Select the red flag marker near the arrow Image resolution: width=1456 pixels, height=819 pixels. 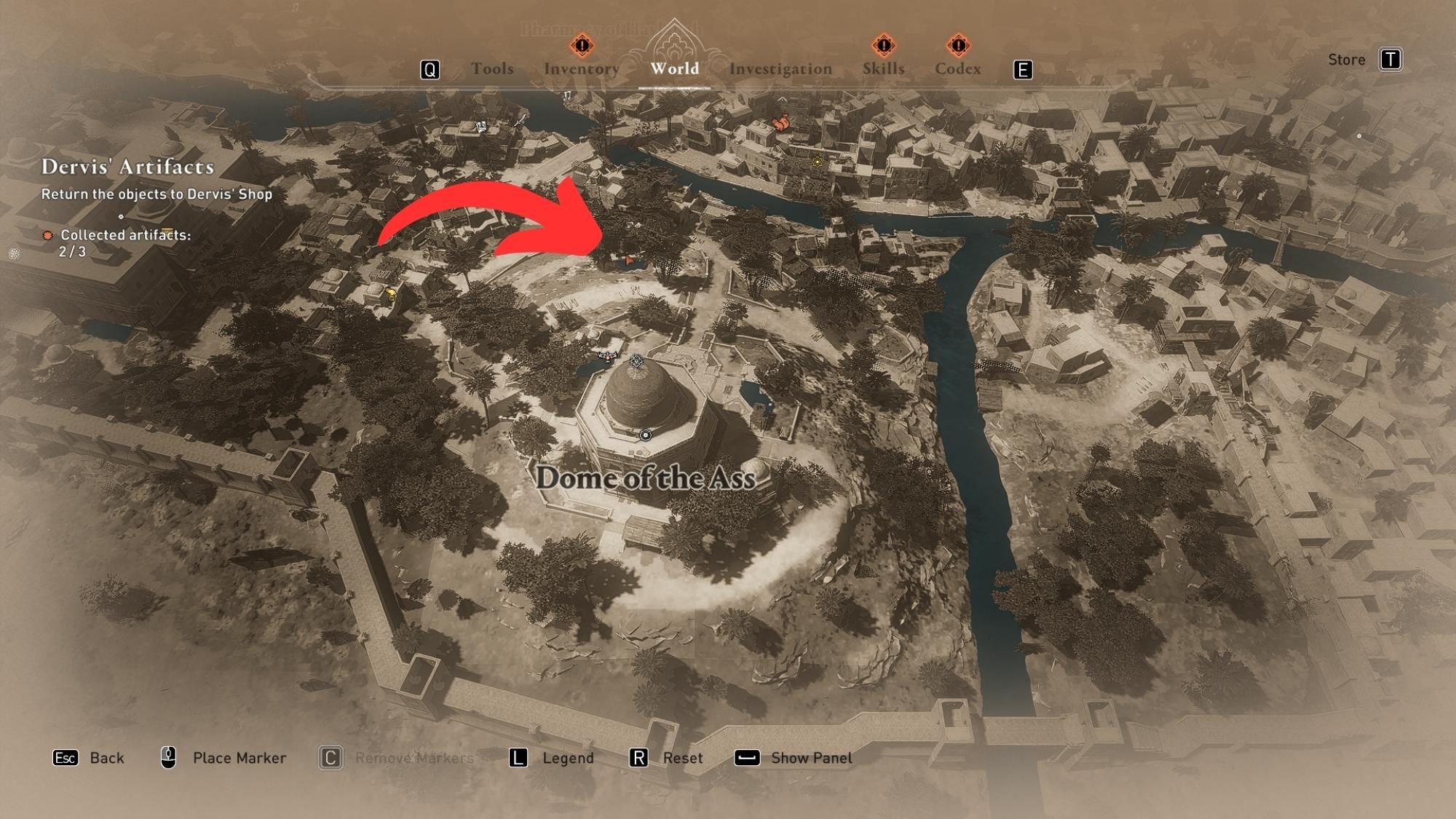(628, 261)
